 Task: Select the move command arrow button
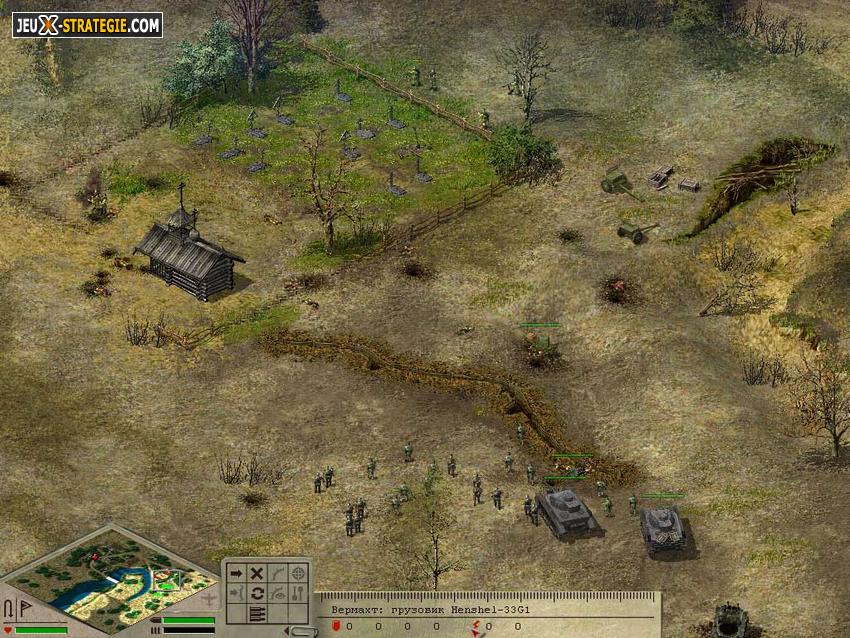point(236,573)
